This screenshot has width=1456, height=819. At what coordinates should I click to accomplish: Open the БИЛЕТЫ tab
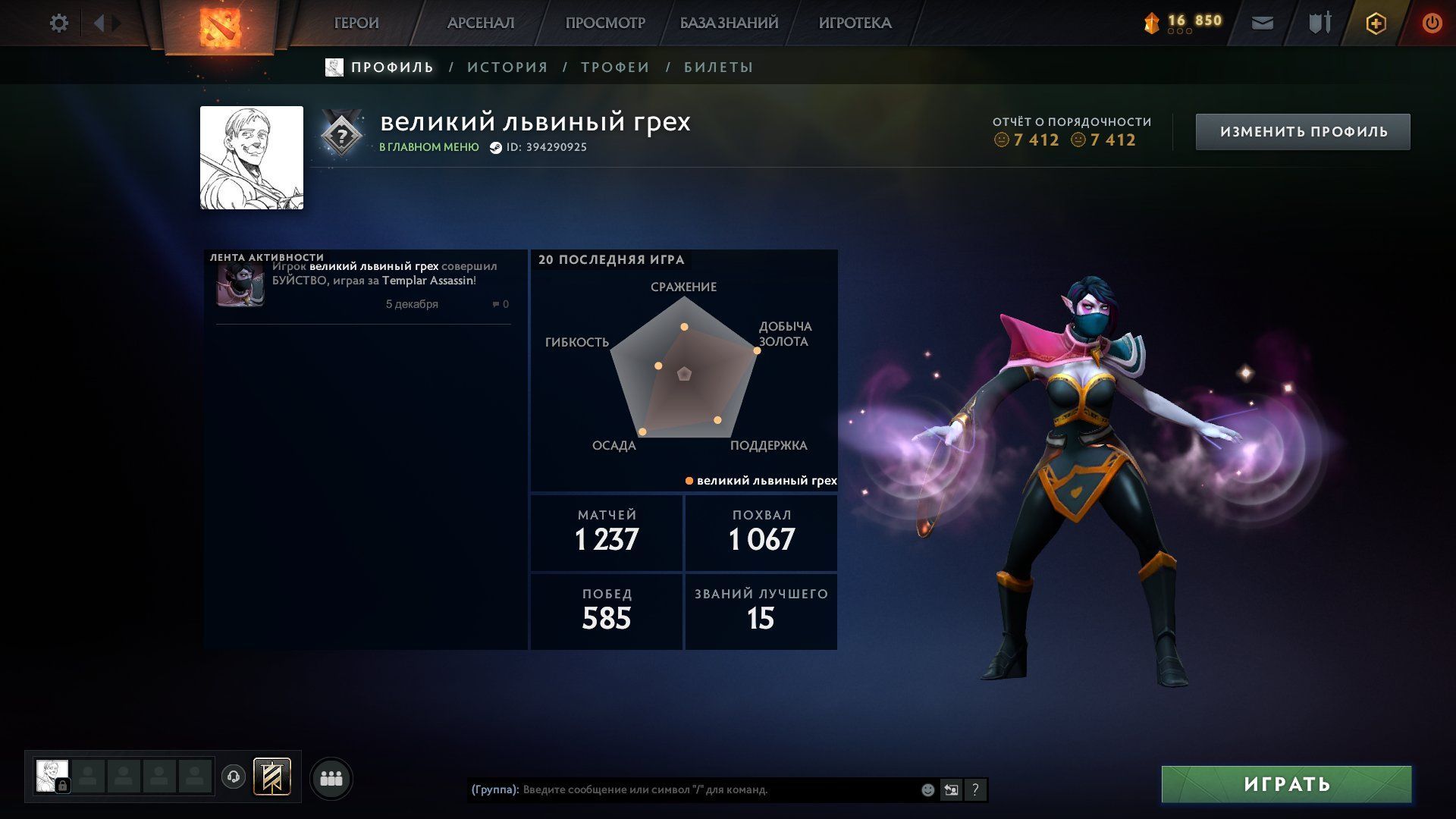tap(718, 67)
